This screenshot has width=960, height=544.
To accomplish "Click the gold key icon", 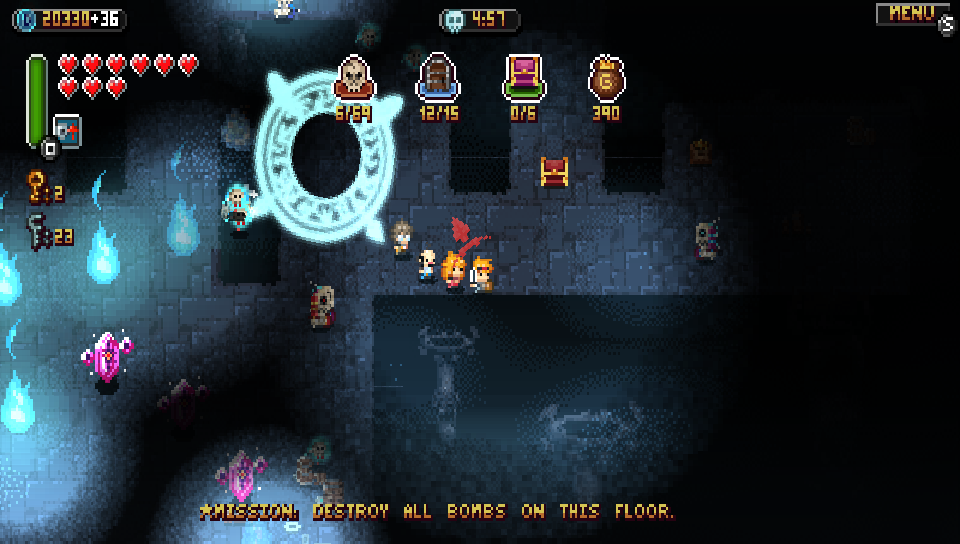I will (x=37, y=186).
